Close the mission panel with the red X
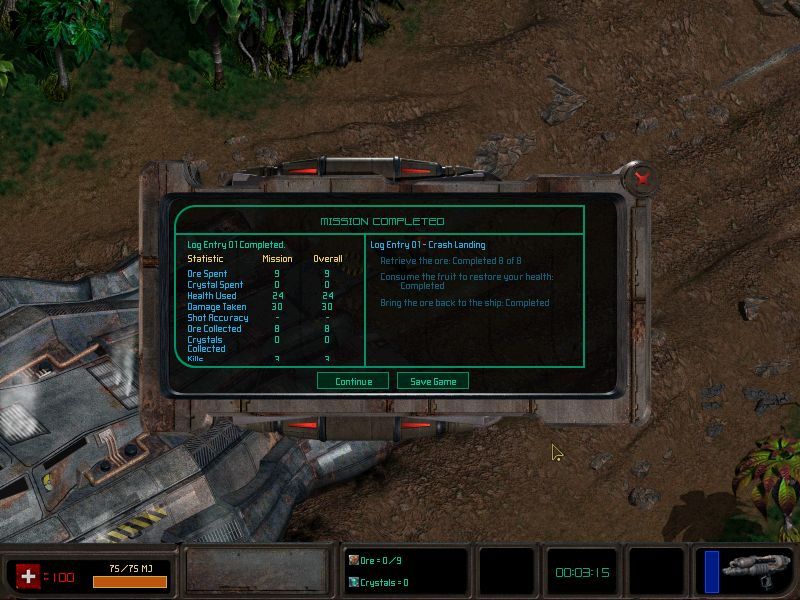Viewport: 800px width, 600px height. coord(643,178)
